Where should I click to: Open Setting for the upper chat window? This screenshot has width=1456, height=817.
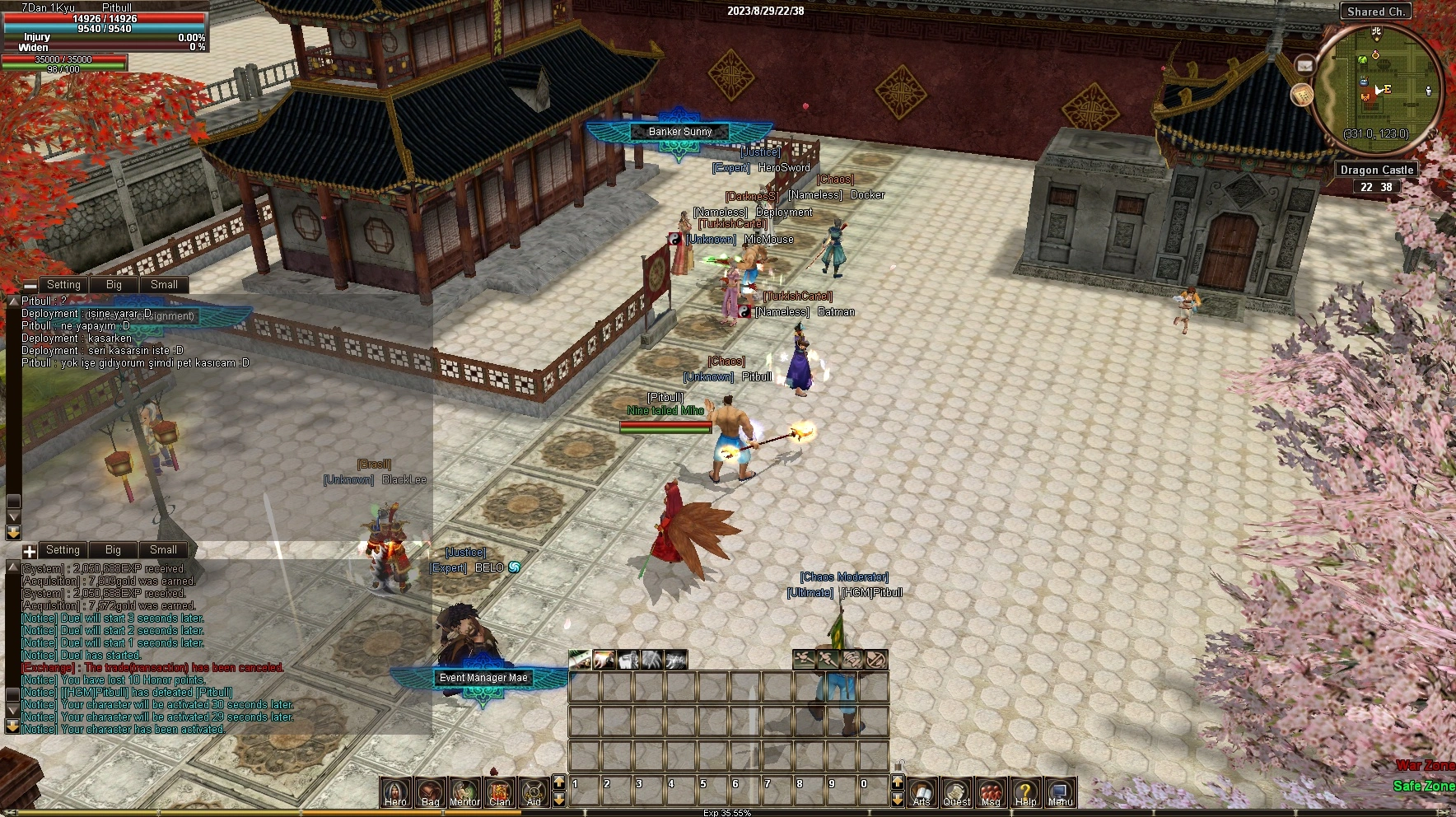tap(63, 285)
